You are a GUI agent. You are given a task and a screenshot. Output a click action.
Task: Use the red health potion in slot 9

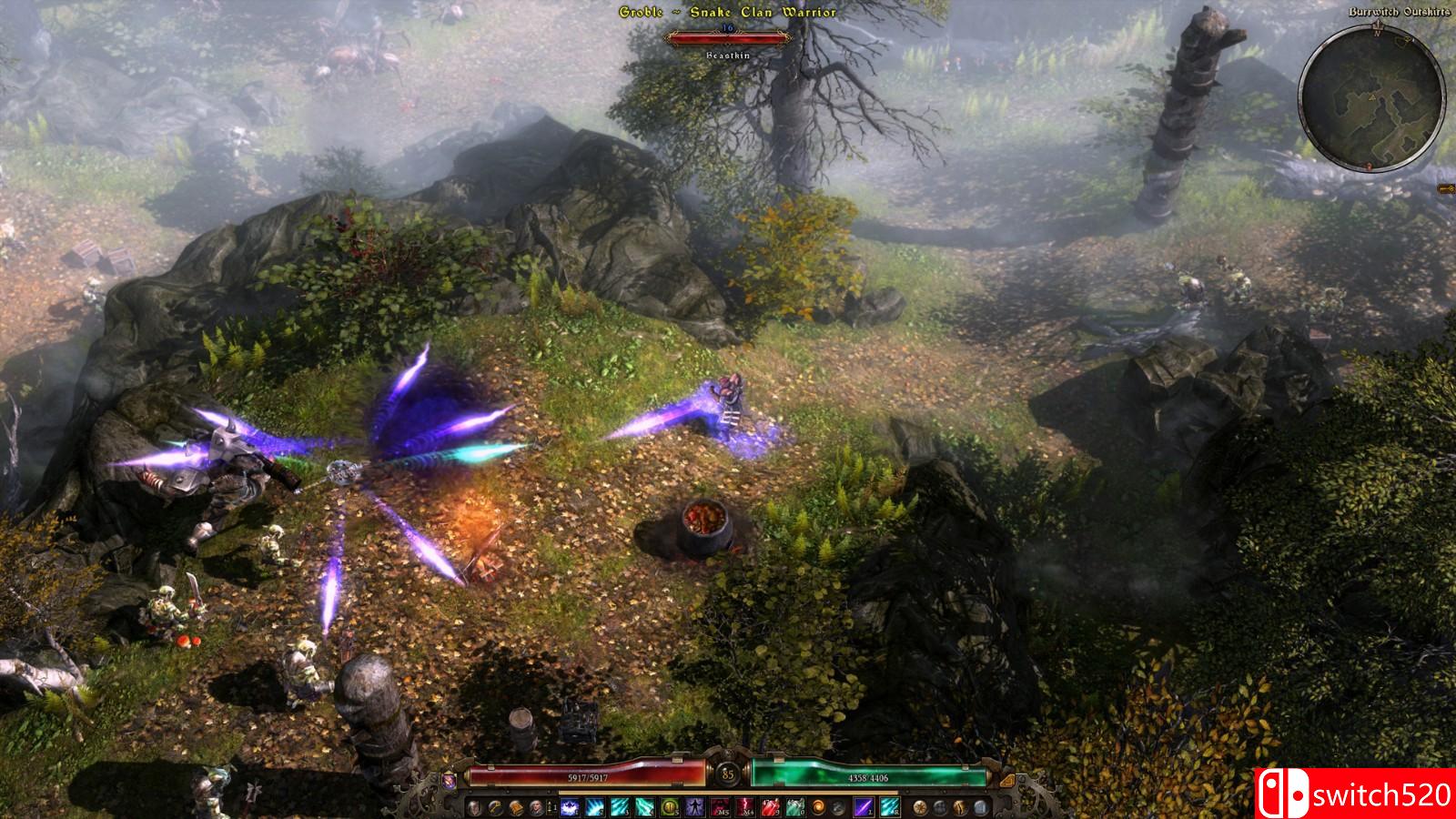[770, 807]
